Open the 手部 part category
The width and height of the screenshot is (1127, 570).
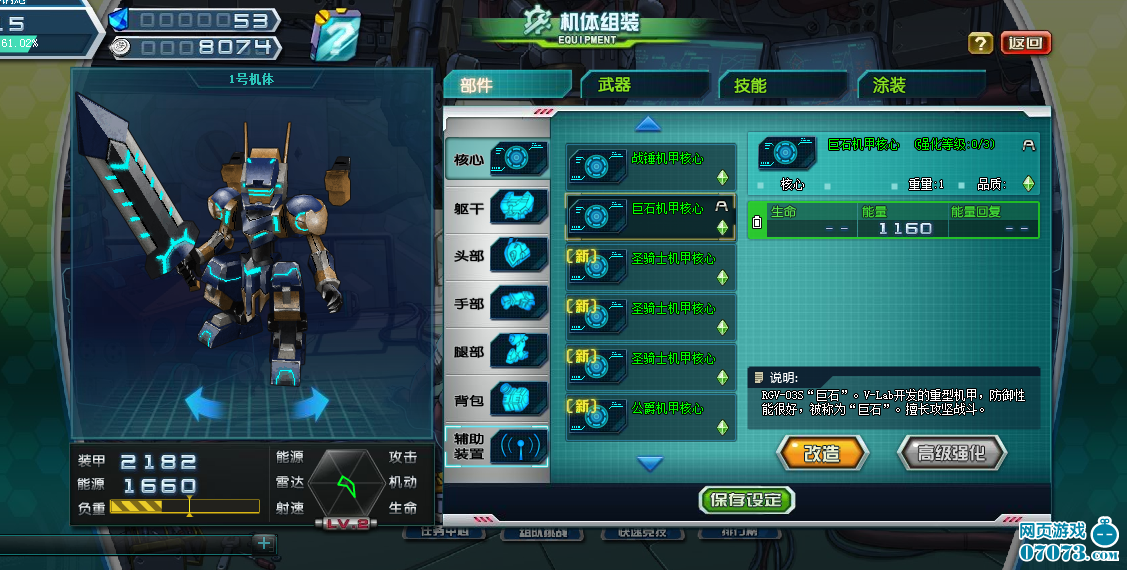click(497, 304)
